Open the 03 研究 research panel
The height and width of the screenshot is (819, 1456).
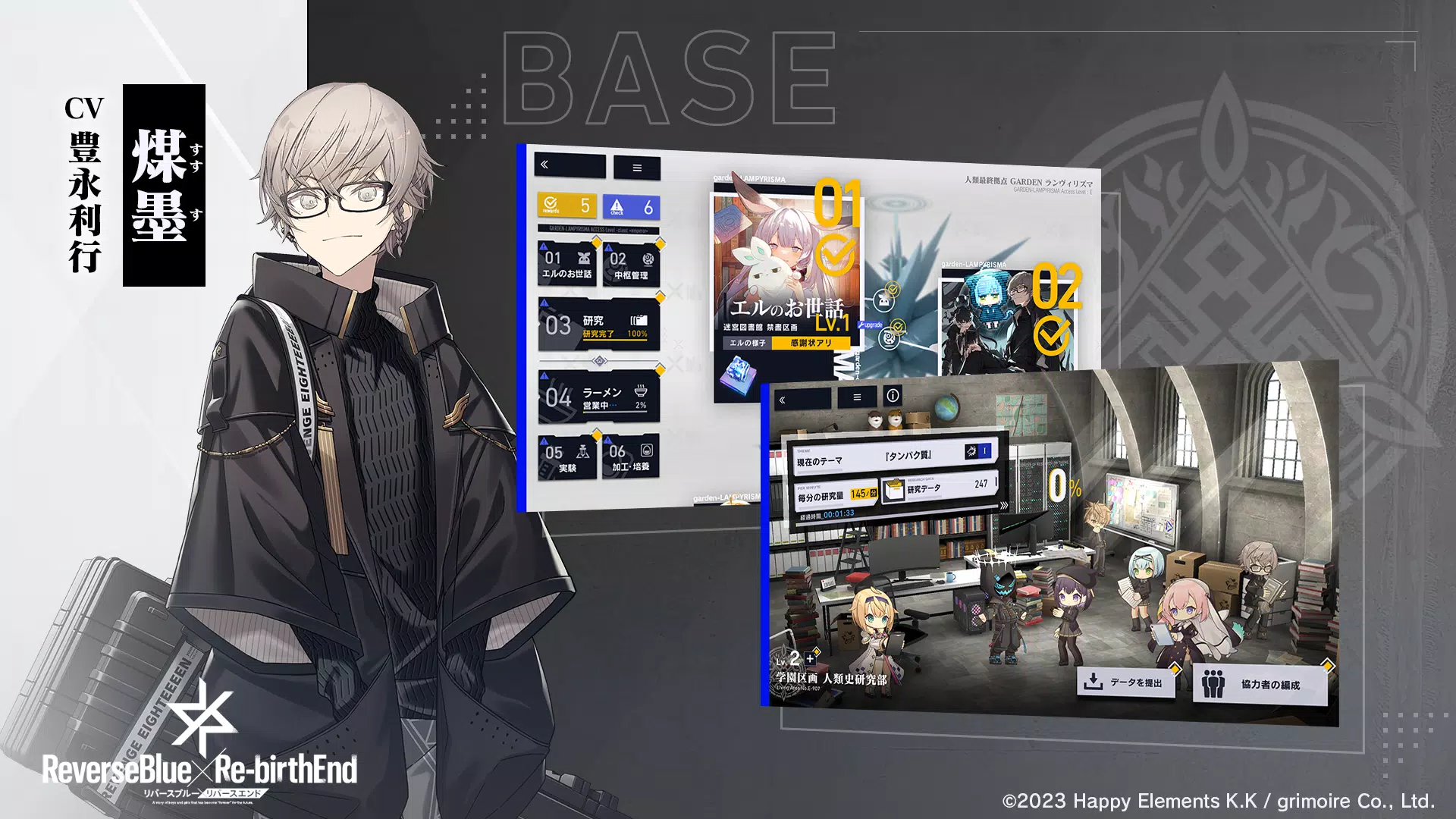click(x=598, y=326)
